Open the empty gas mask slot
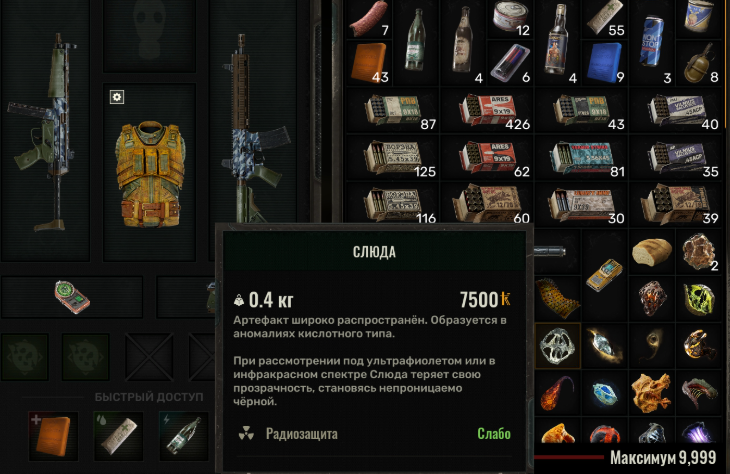The height and width of the screenshot is (474, 730). point(151,36)
